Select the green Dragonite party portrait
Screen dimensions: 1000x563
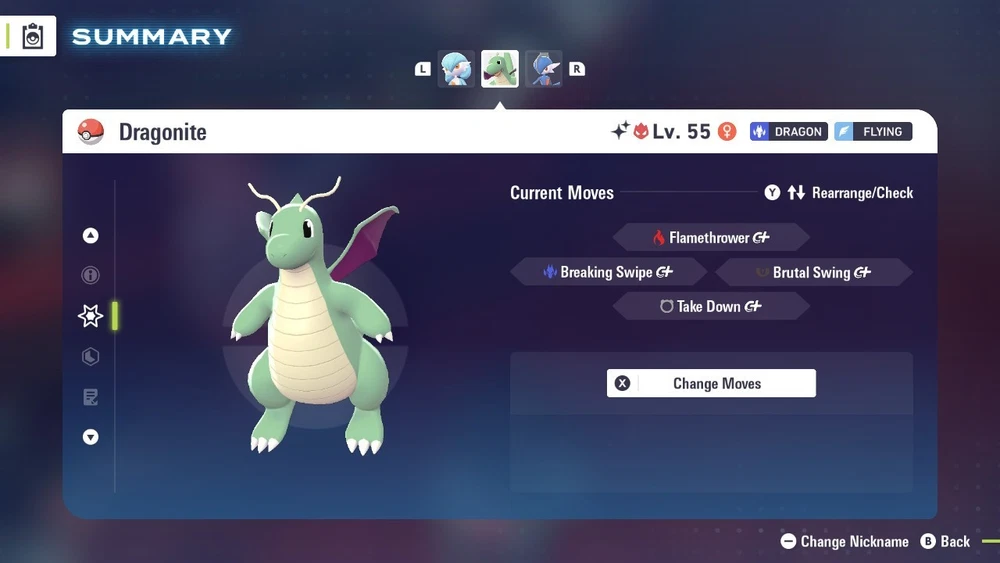500,69
